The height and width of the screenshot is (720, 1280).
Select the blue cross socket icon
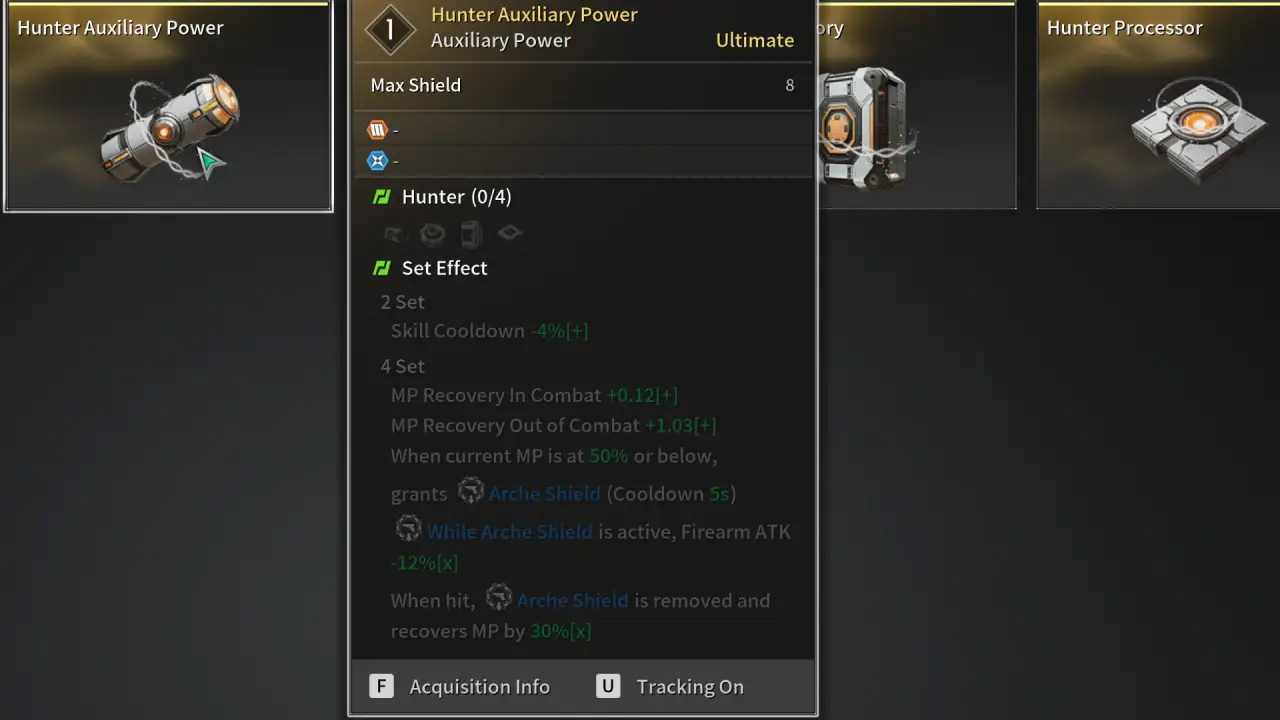click(377, 160)
